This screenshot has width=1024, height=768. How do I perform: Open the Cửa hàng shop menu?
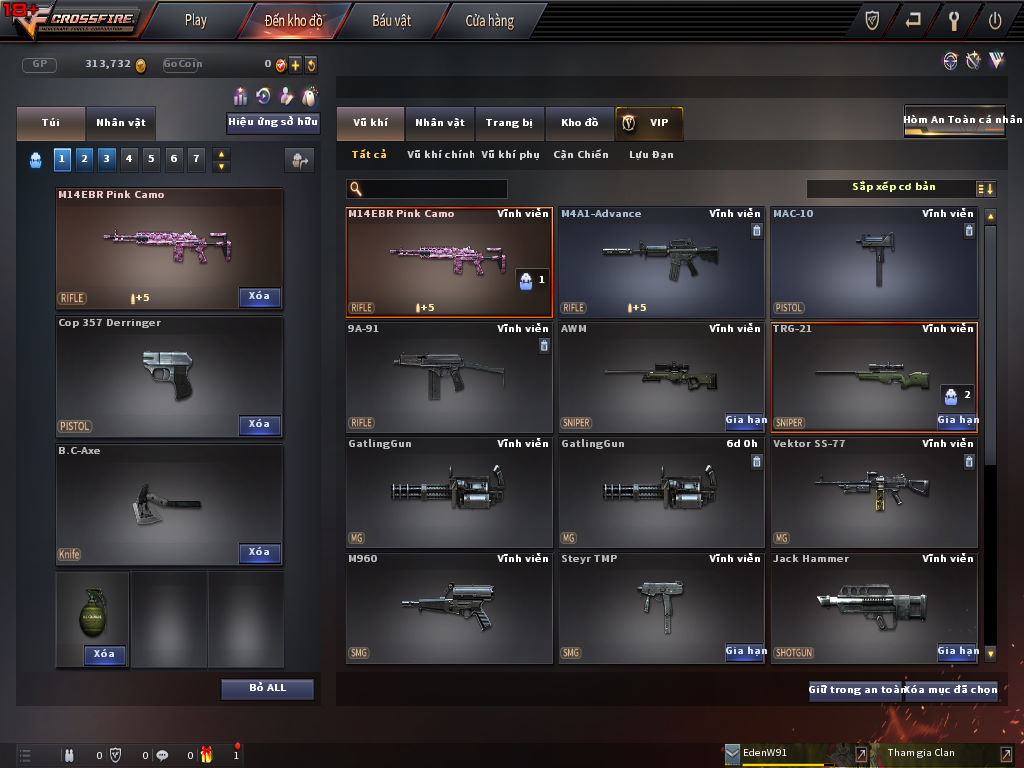point(489,20)
